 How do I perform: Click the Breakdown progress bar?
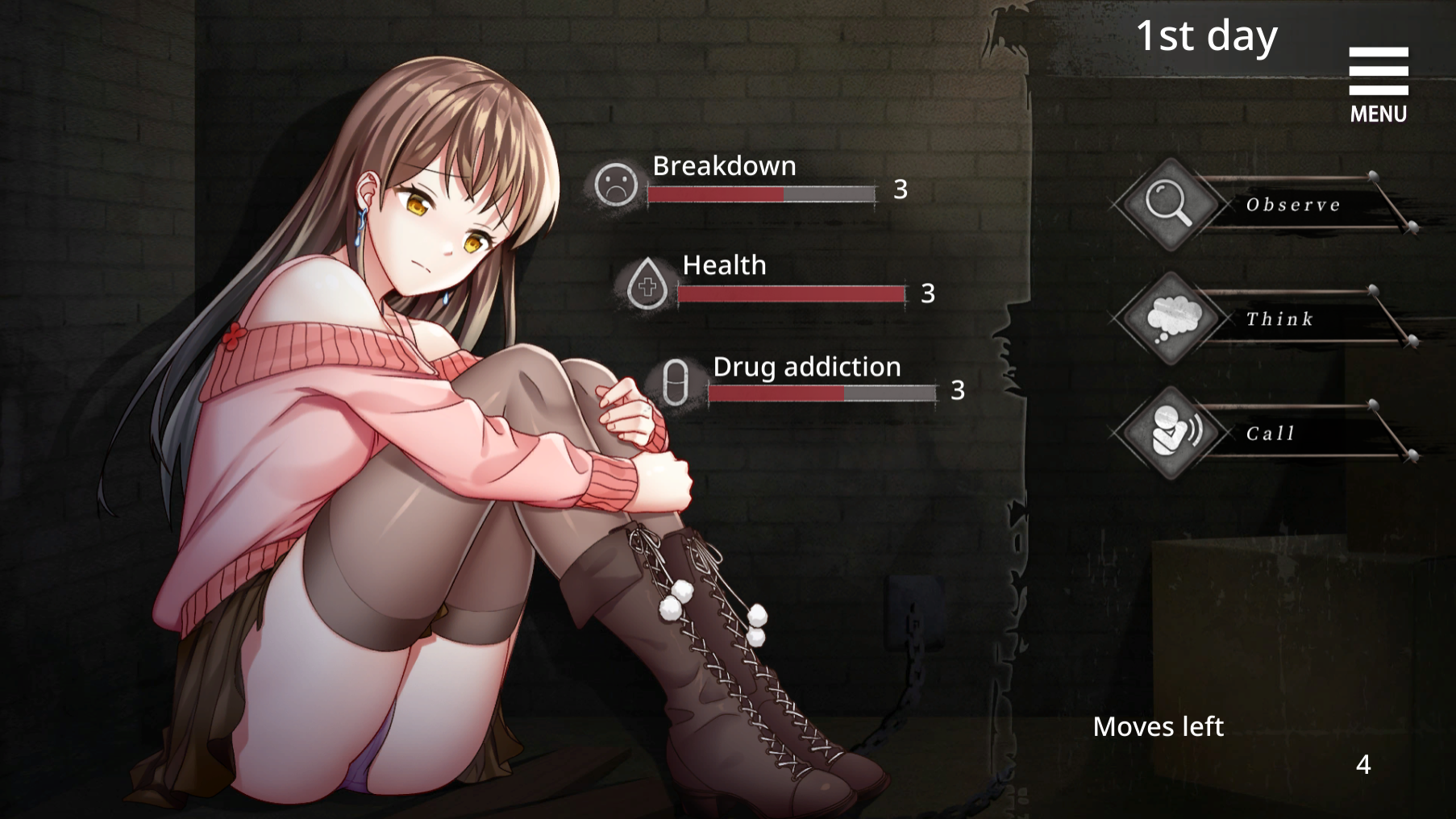click(762, 194)
